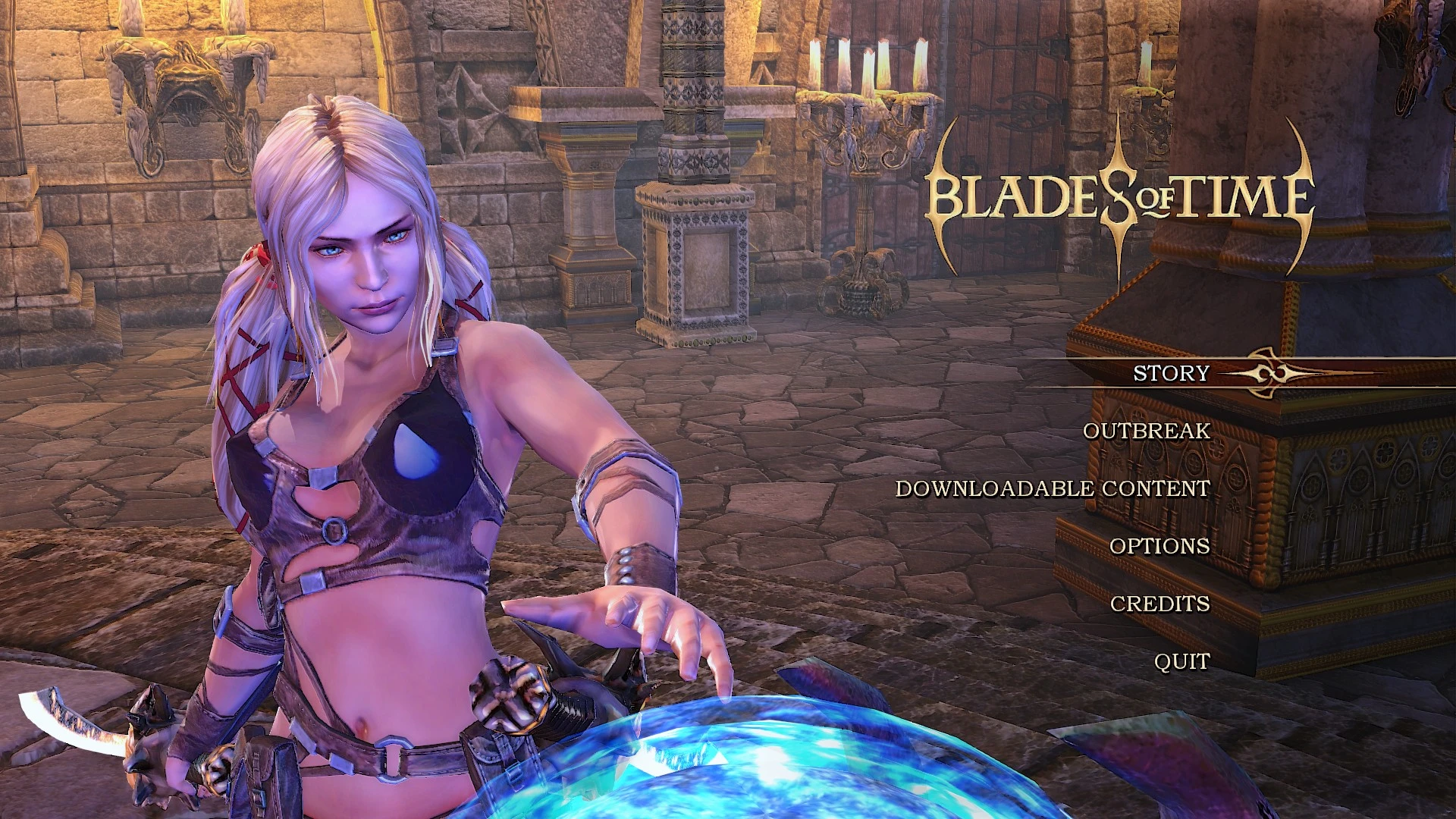Image resolution: width=1456 pixels, height=819 pixels.
Task: Choose QUIT to exit the game
Action: (1181, 661)
